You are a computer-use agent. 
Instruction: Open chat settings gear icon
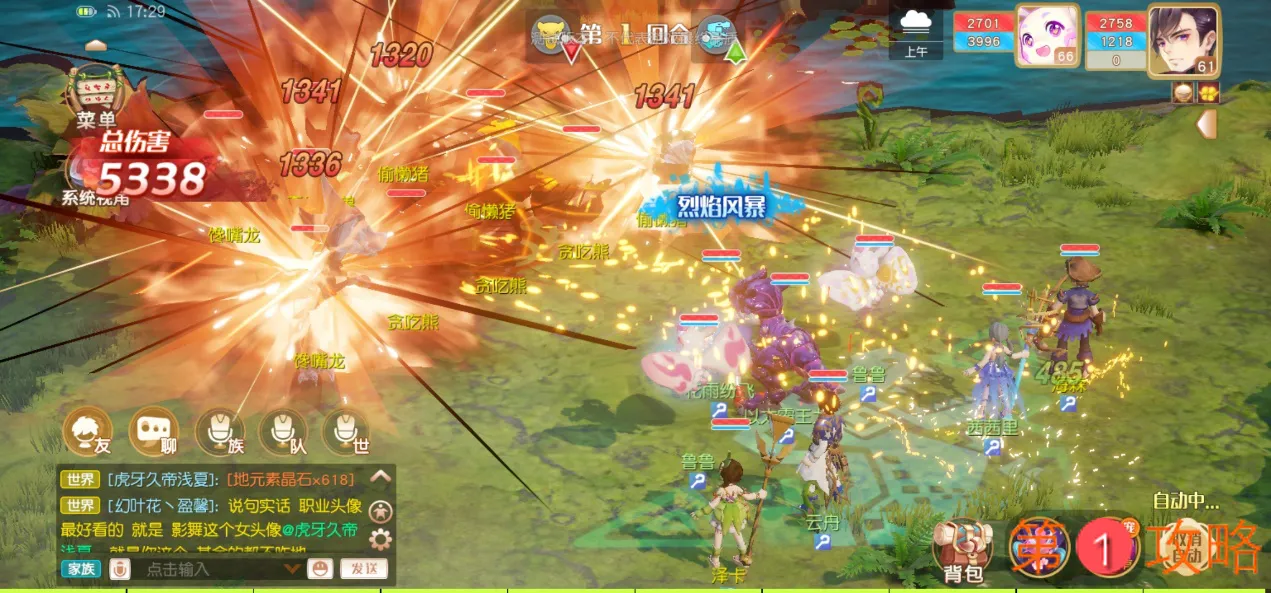coord(381,541)
